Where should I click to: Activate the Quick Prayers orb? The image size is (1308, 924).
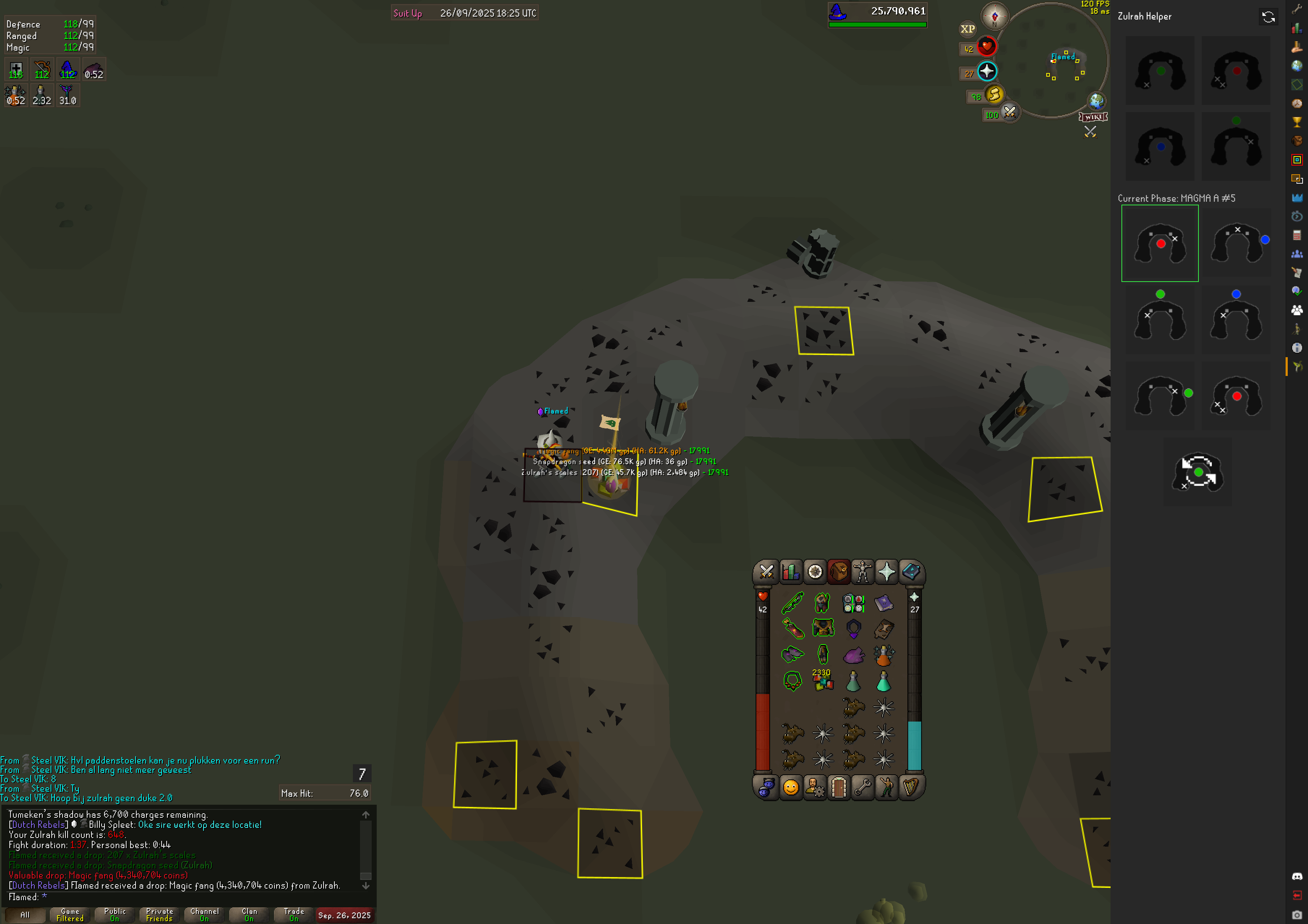(987, 72)
